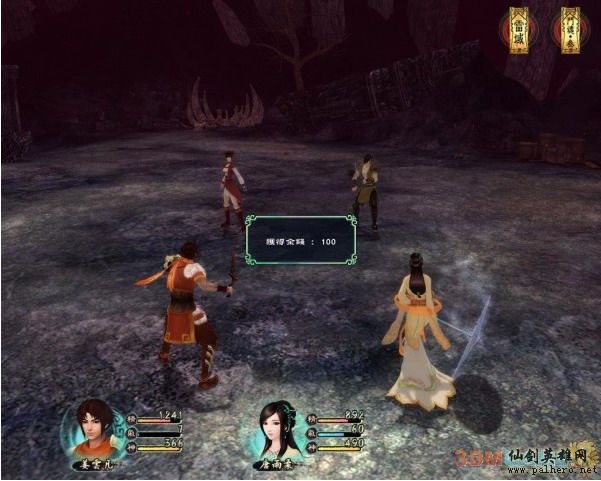Select the 姜云凡 character portrait

tap(93, 430)
